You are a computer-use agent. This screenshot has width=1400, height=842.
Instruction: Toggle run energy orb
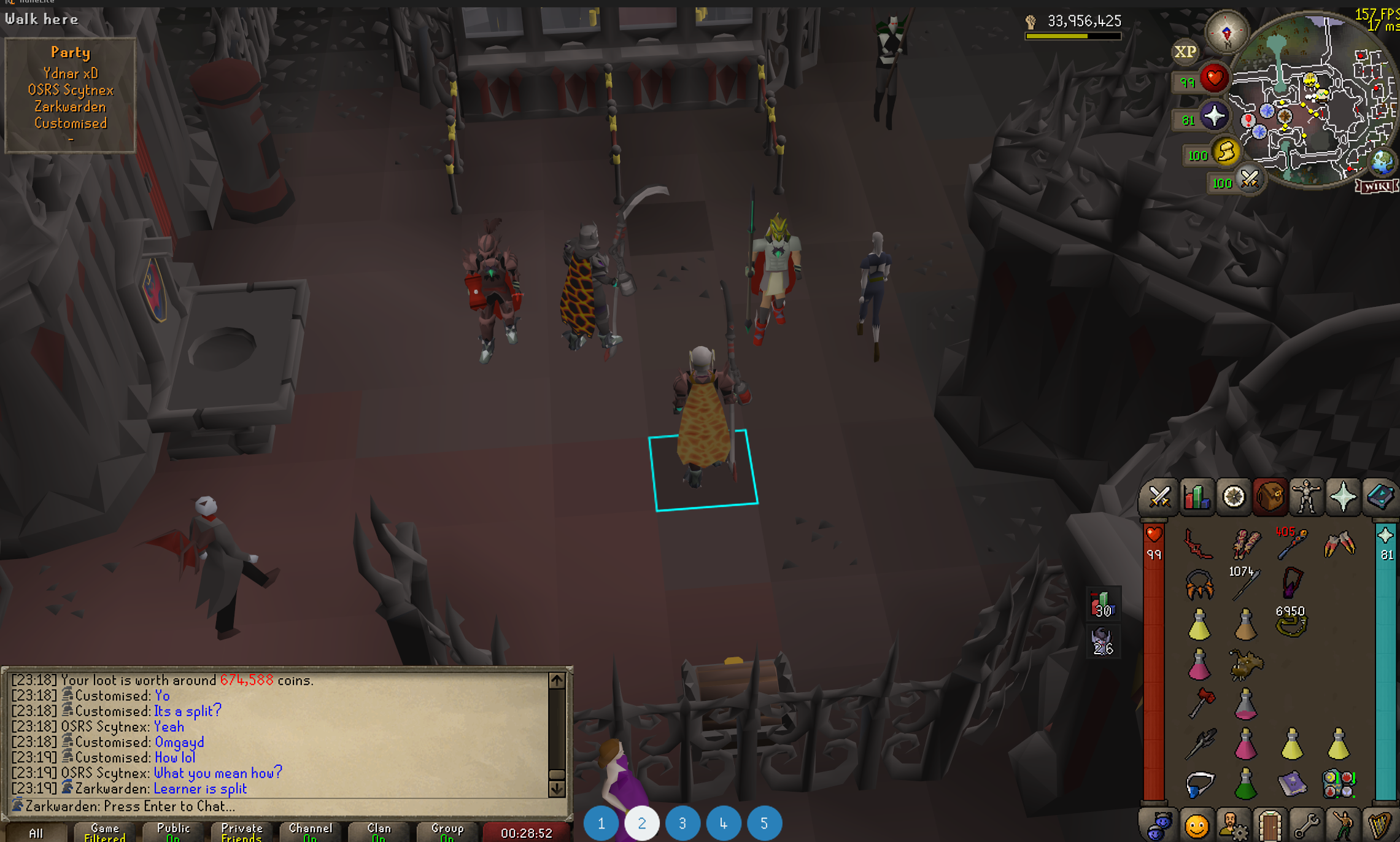coord(1226,152)
